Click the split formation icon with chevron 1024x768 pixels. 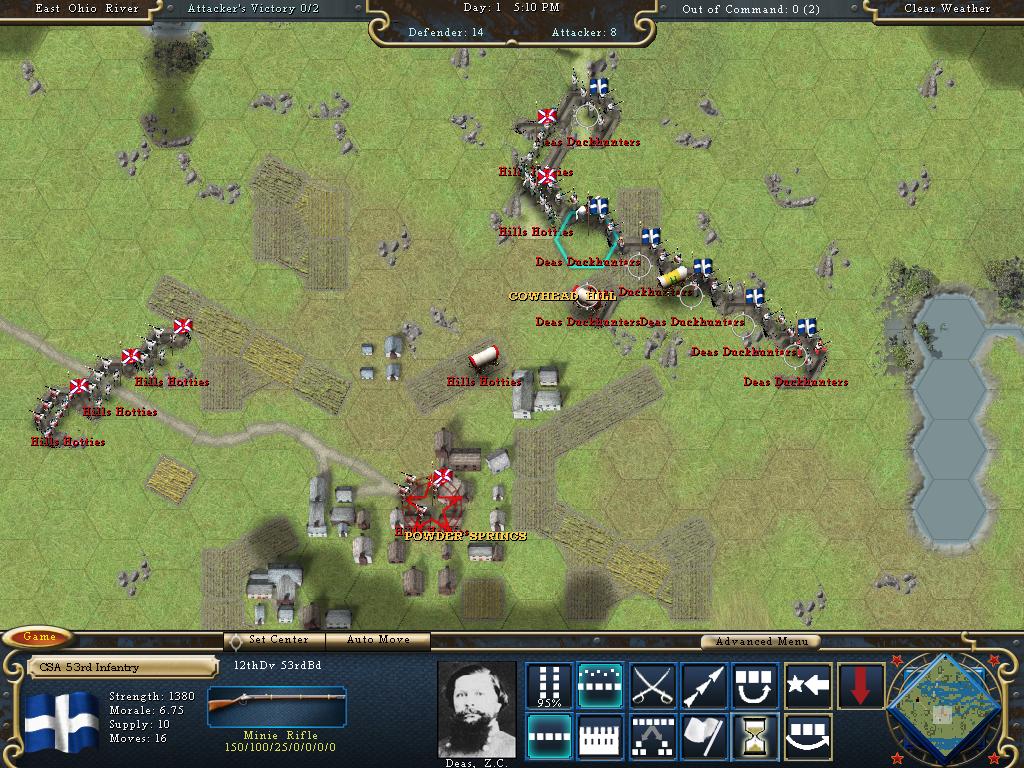653,737
